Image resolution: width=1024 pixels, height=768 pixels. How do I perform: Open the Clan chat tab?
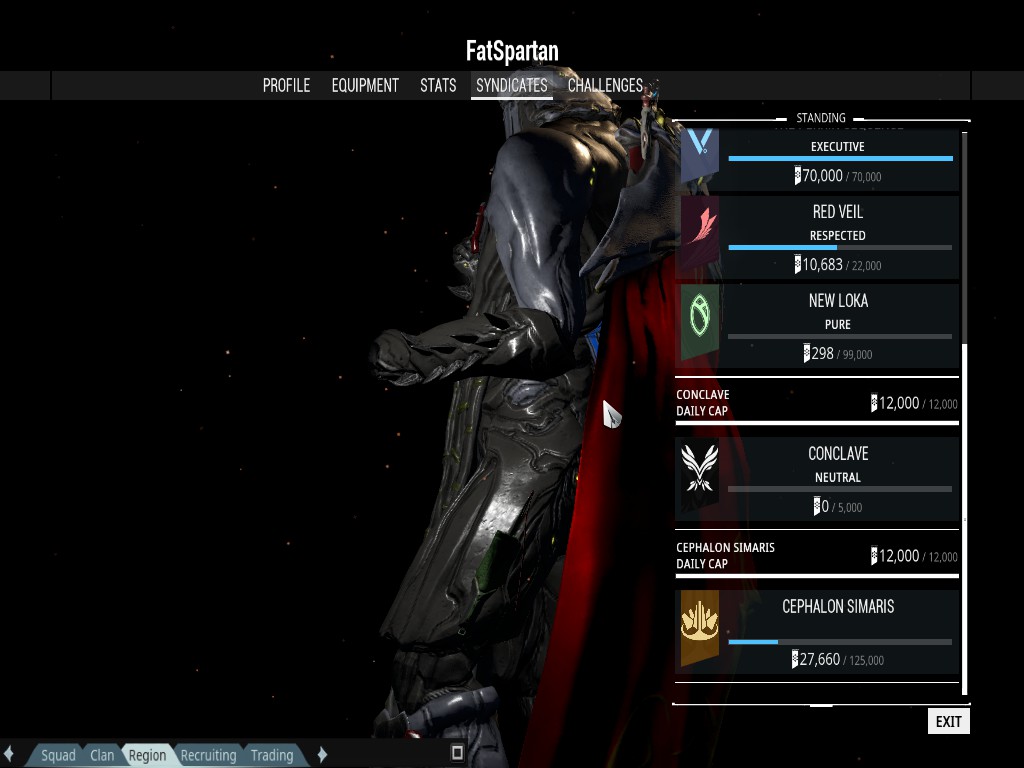102,755
